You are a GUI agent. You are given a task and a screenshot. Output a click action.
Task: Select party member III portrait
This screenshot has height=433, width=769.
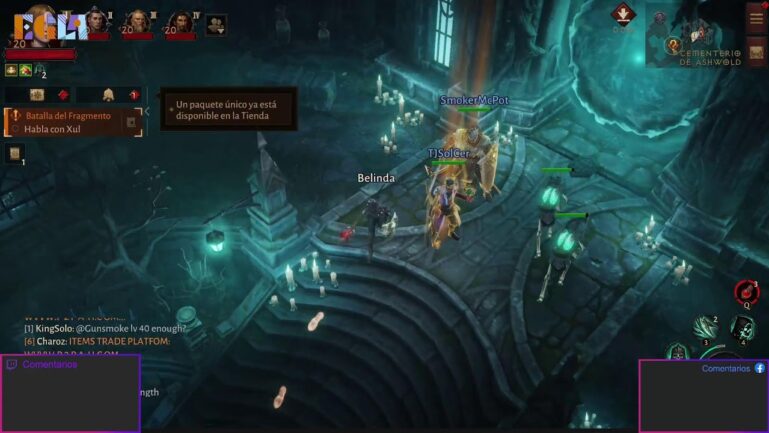click(x=138, y=20)
